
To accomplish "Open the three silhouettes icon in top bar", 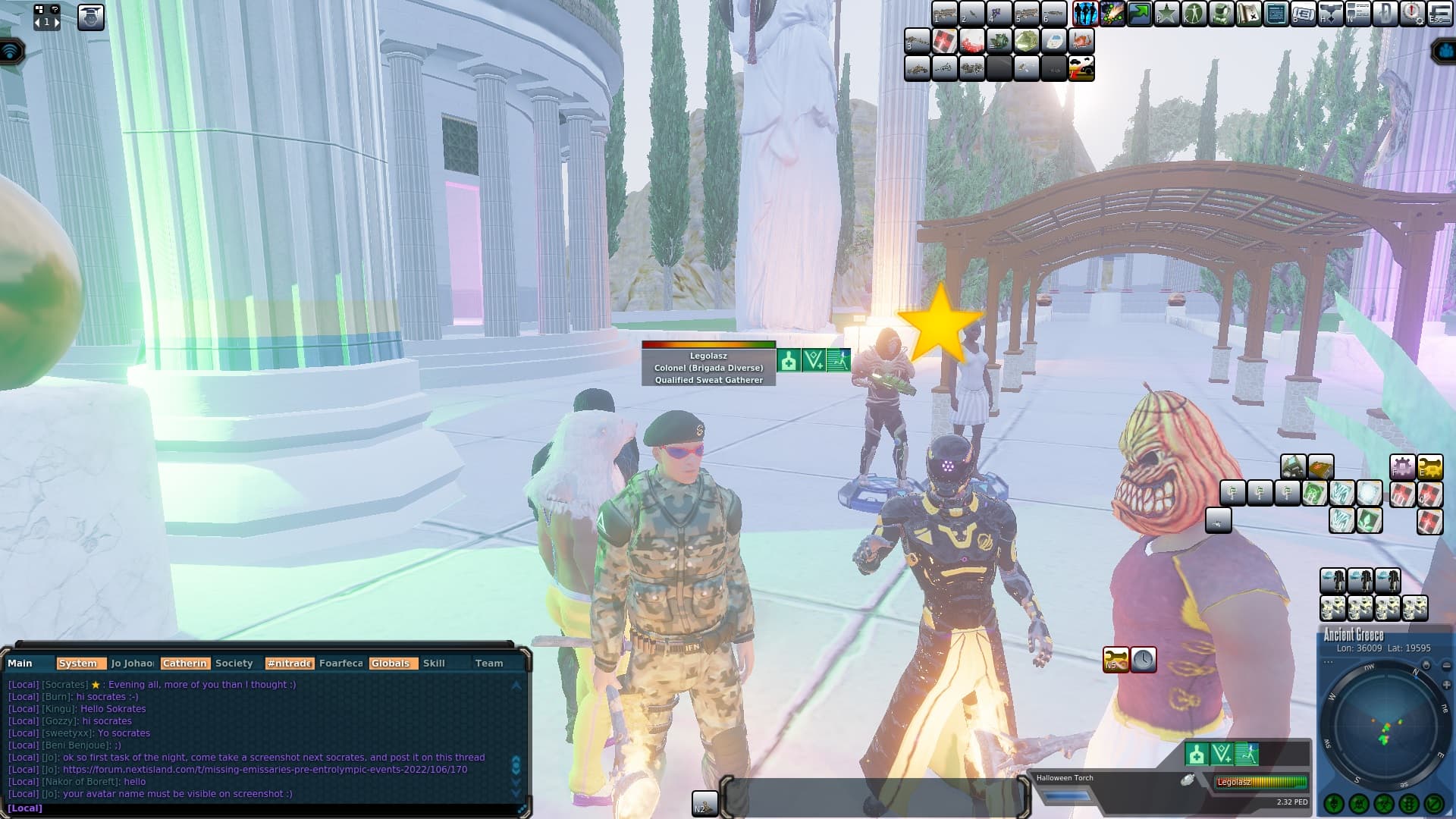I will tap(1085, 14).
